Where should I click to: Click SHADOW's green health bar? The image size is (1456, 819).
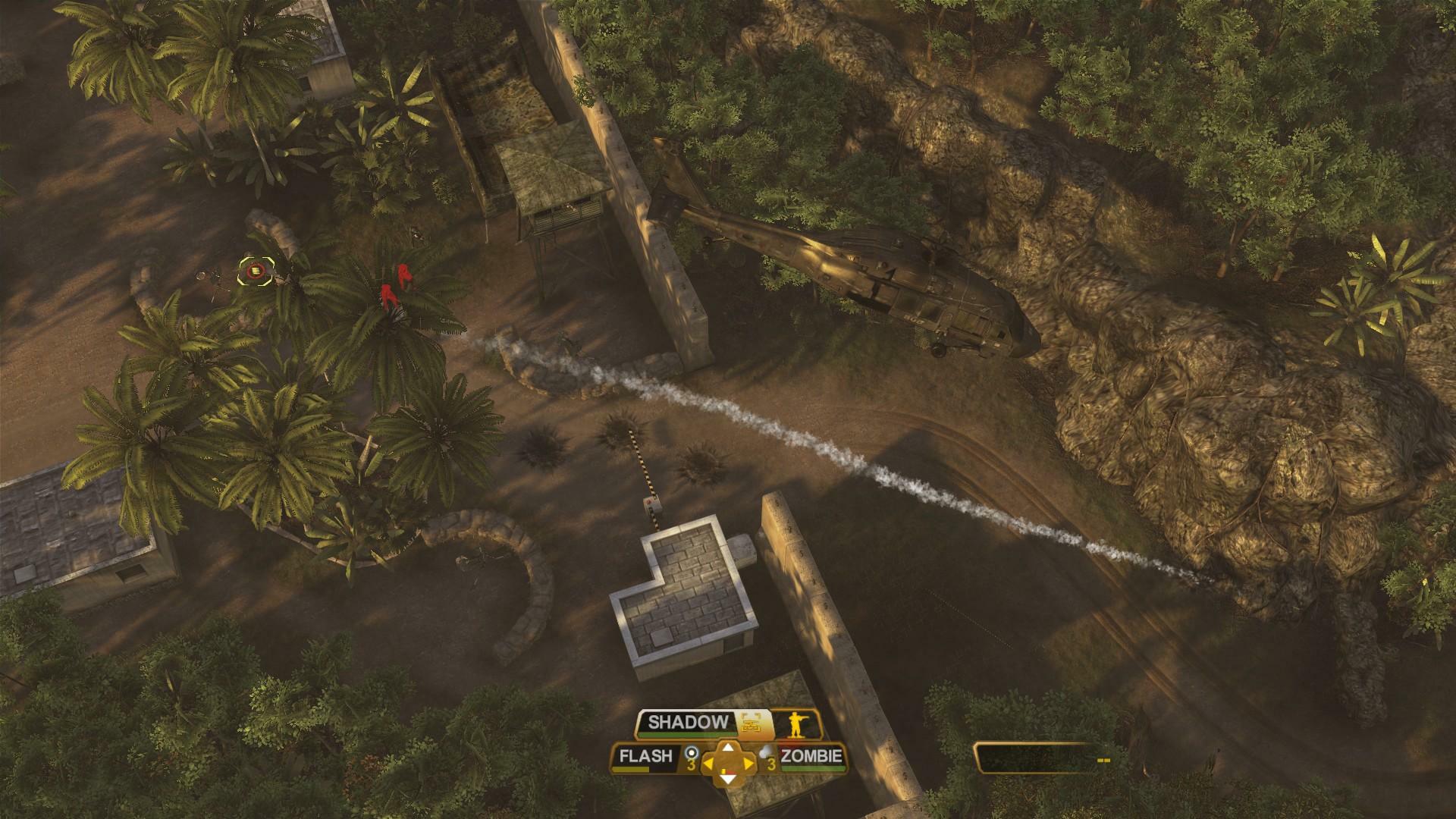tap(688, 734)
